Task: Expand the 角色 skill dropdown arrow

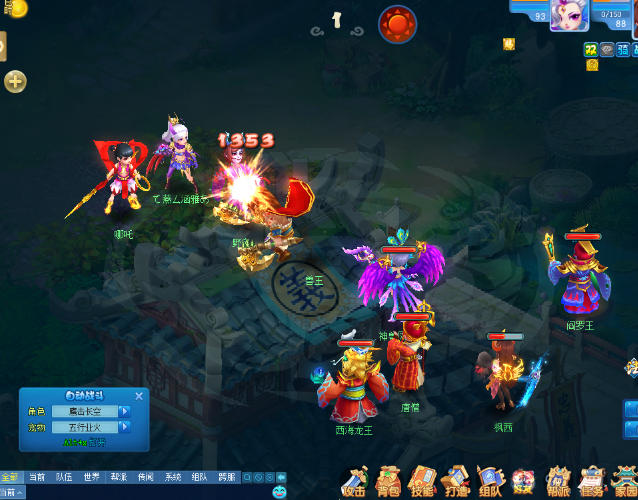Action: pos(125,411)
